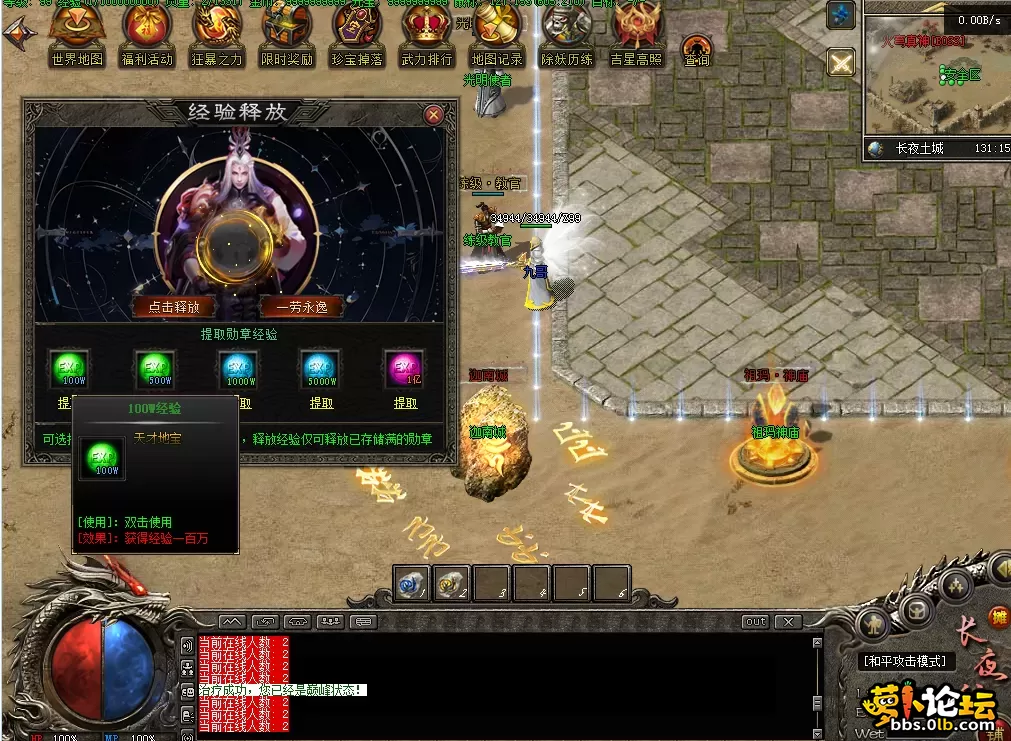The width and height of the screenshot is (1011, 741).
Task: Click 提取 under the 1亿 orb
Action: [x=405, y=403]
